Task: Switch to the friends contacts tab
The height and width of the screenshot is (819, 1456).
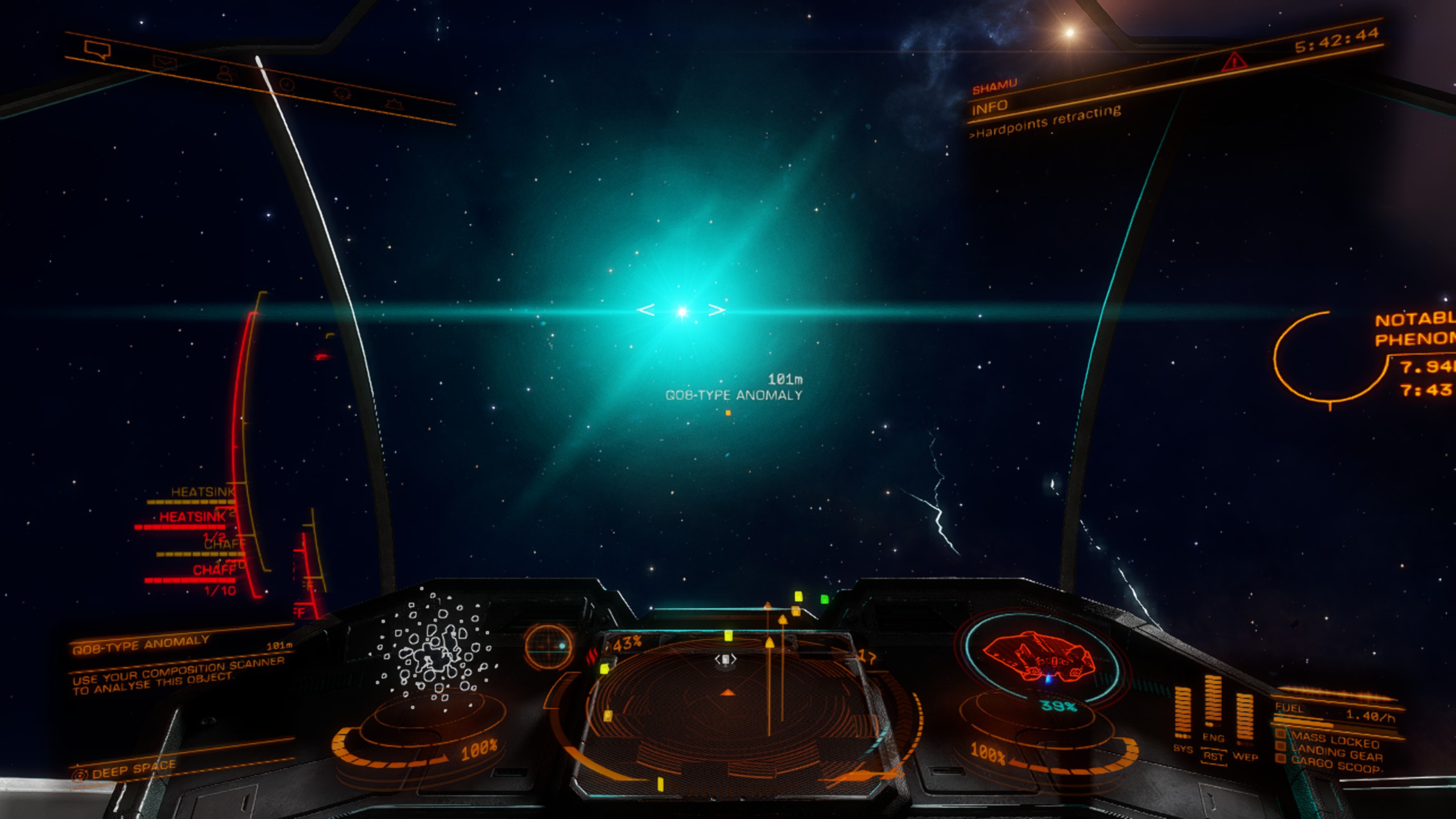Action: [x=226, y=73]
